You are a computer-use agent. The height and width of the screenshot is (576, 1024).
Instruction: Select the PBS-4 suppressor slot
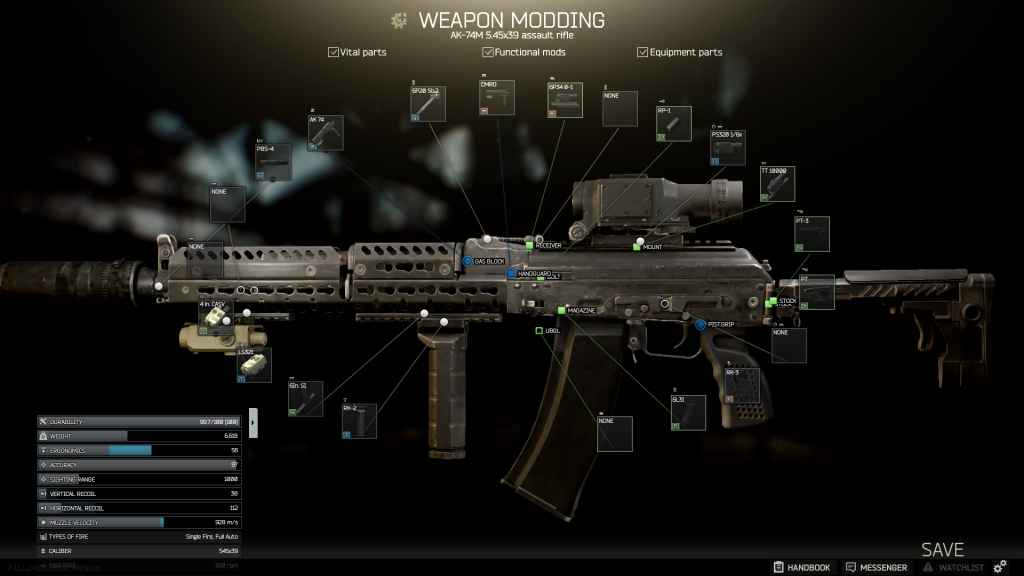(273, 162)
